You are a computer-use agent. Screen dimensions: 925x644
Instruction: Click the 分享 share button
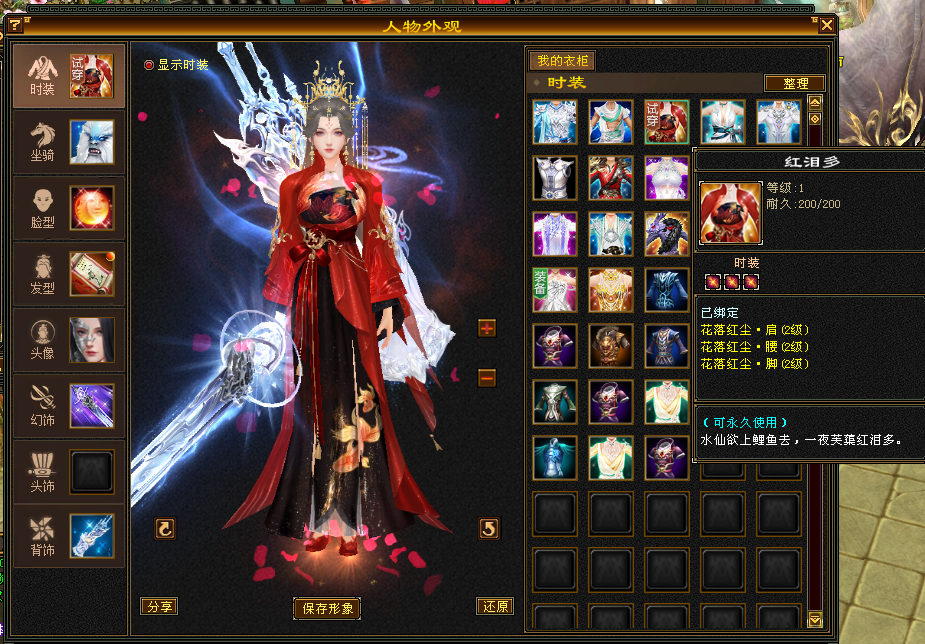point(159,606)
